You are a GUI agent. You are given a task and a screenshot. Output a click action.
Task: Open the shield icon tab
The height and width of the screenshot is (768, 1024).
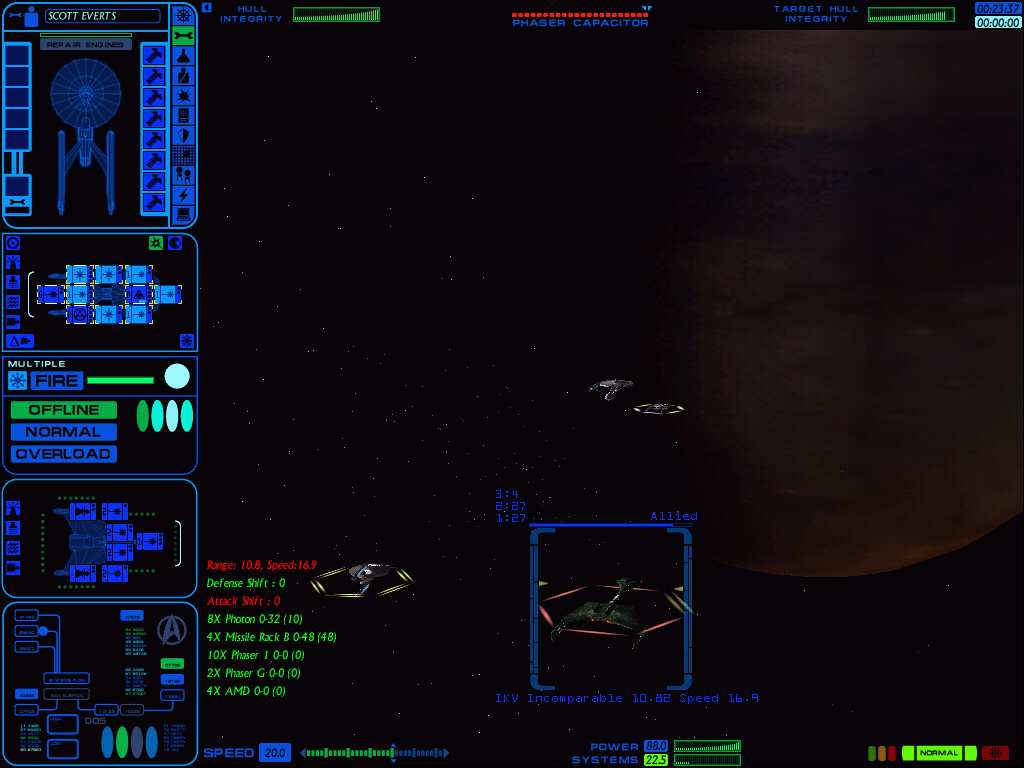click(183, 135)
